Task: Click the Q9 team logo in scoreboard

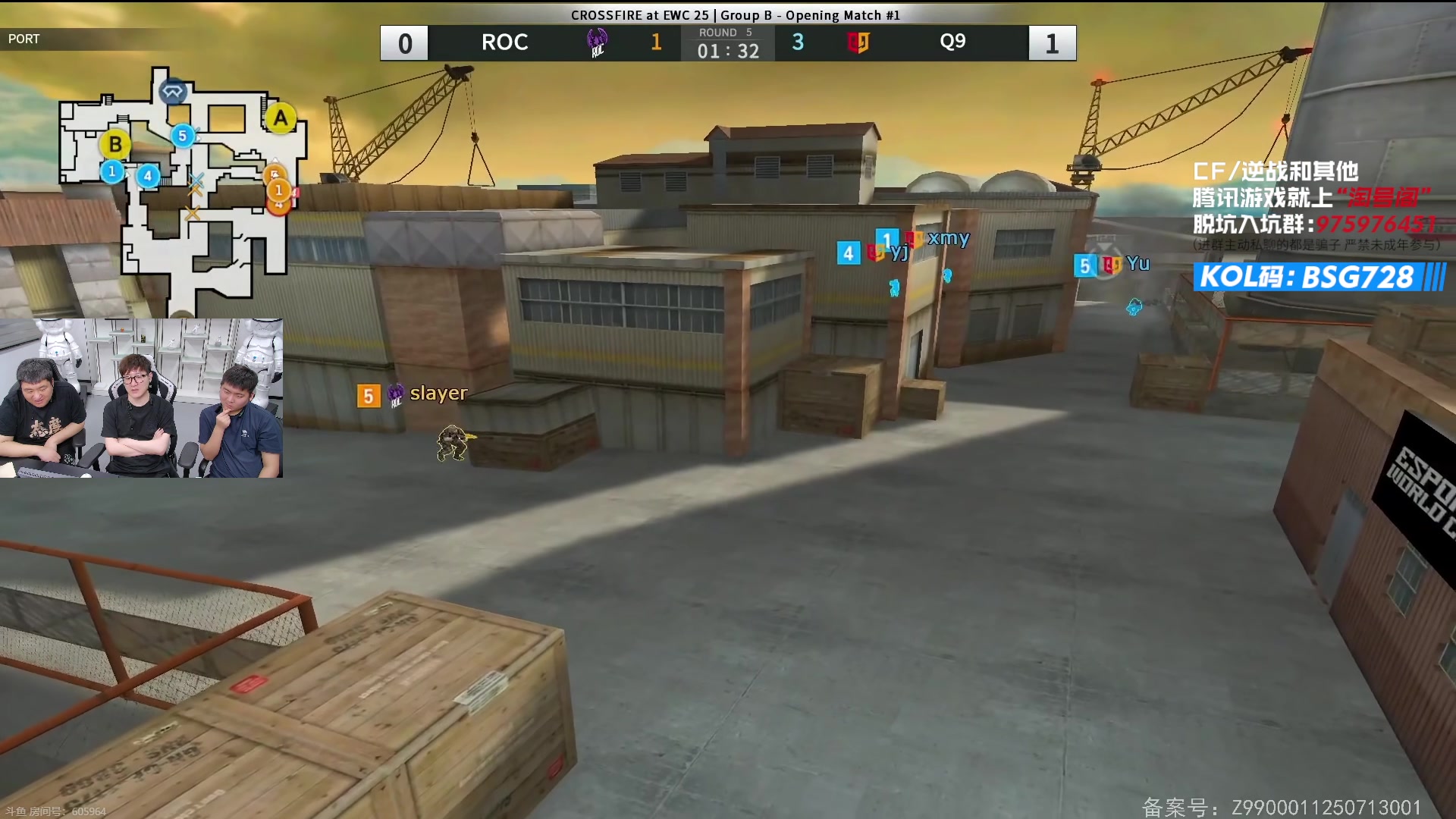Action: [x=858, y=42]
